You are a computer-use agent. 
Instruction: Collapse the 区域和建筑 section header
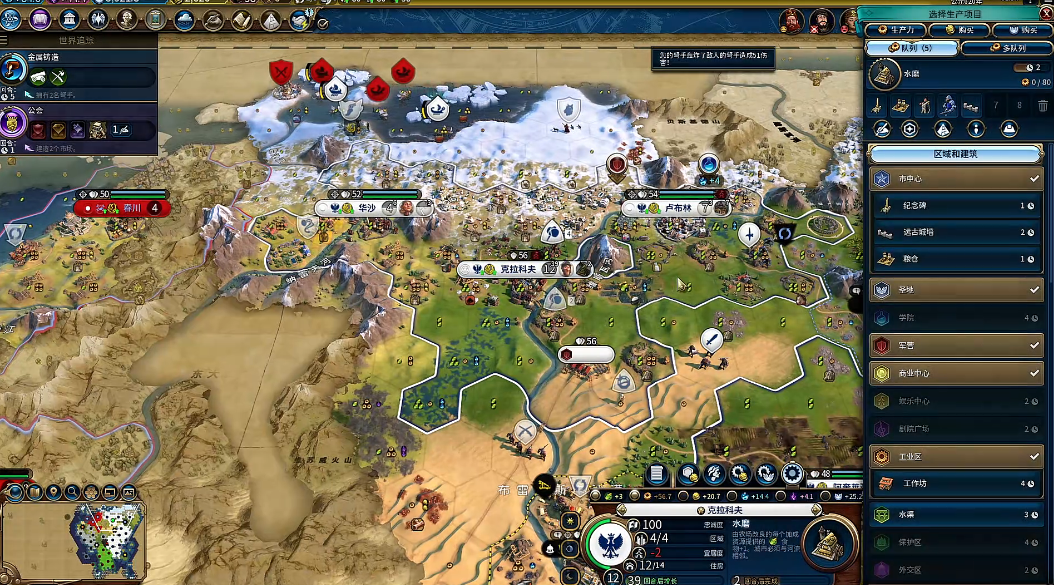(956, 154)
